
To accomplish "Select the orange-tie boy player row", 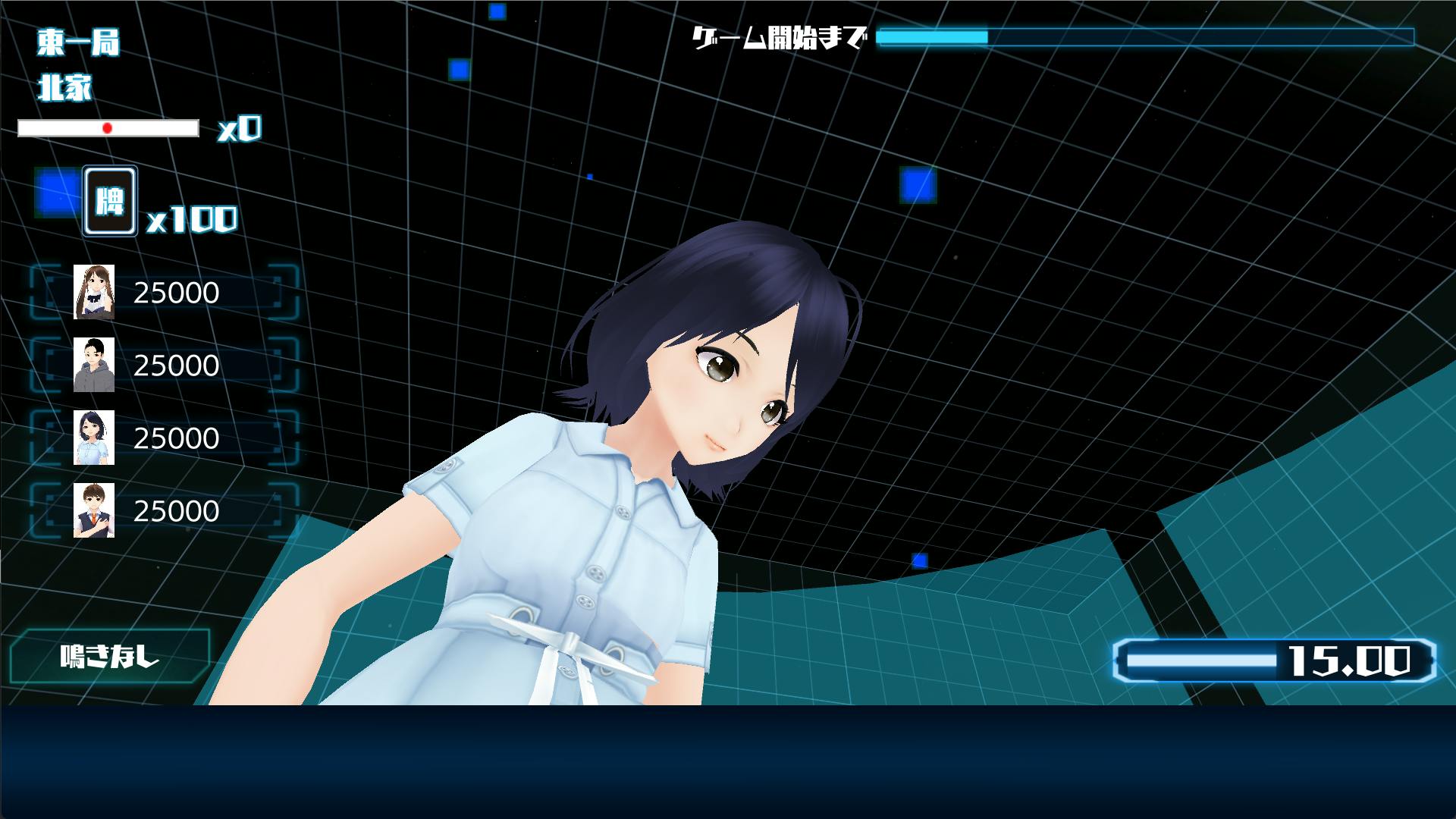I will click(x=165, y=511).
